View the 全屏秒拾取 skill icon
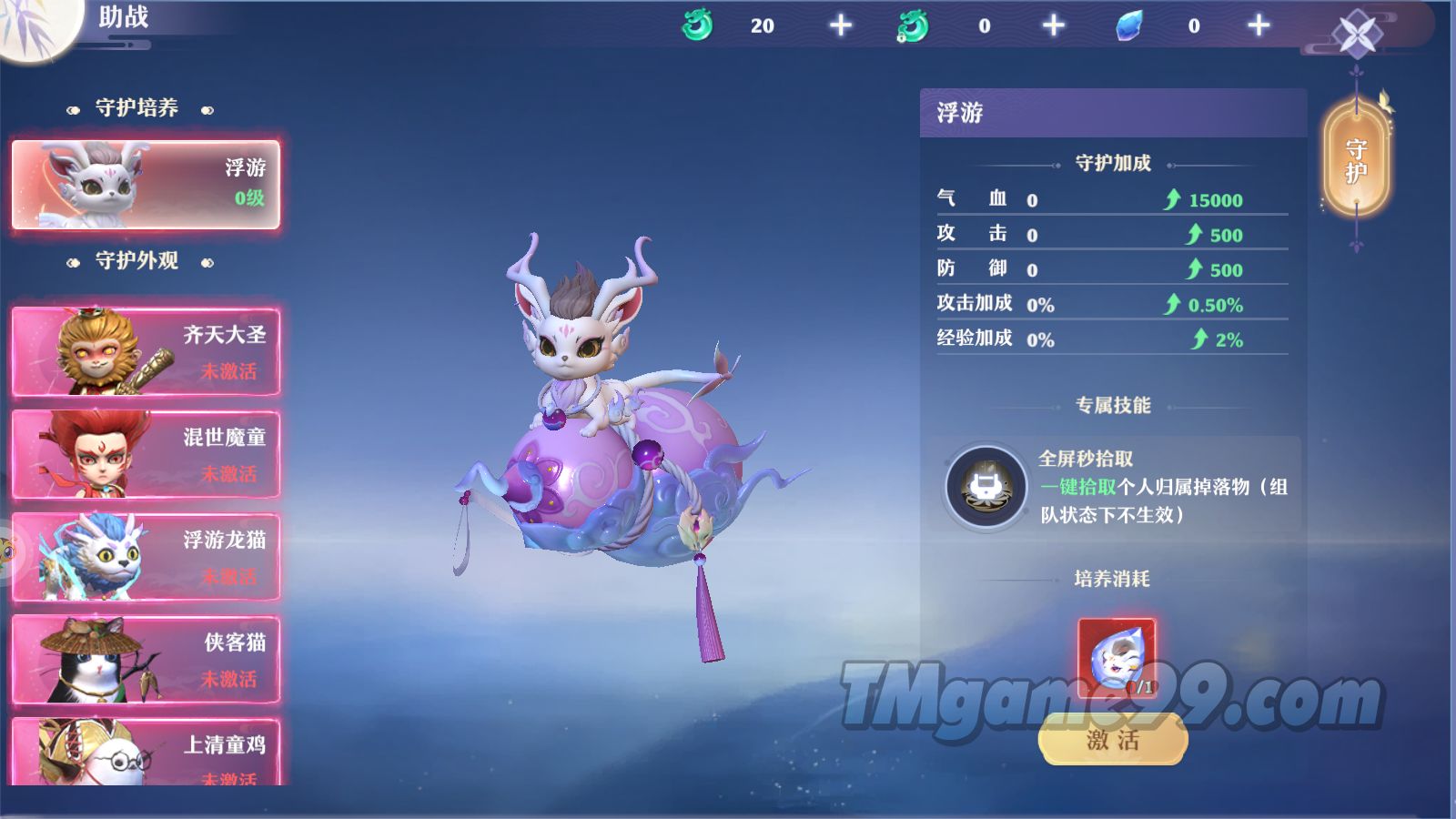The height and width of the screenshot is (819, 1456). tap(986, 488)
